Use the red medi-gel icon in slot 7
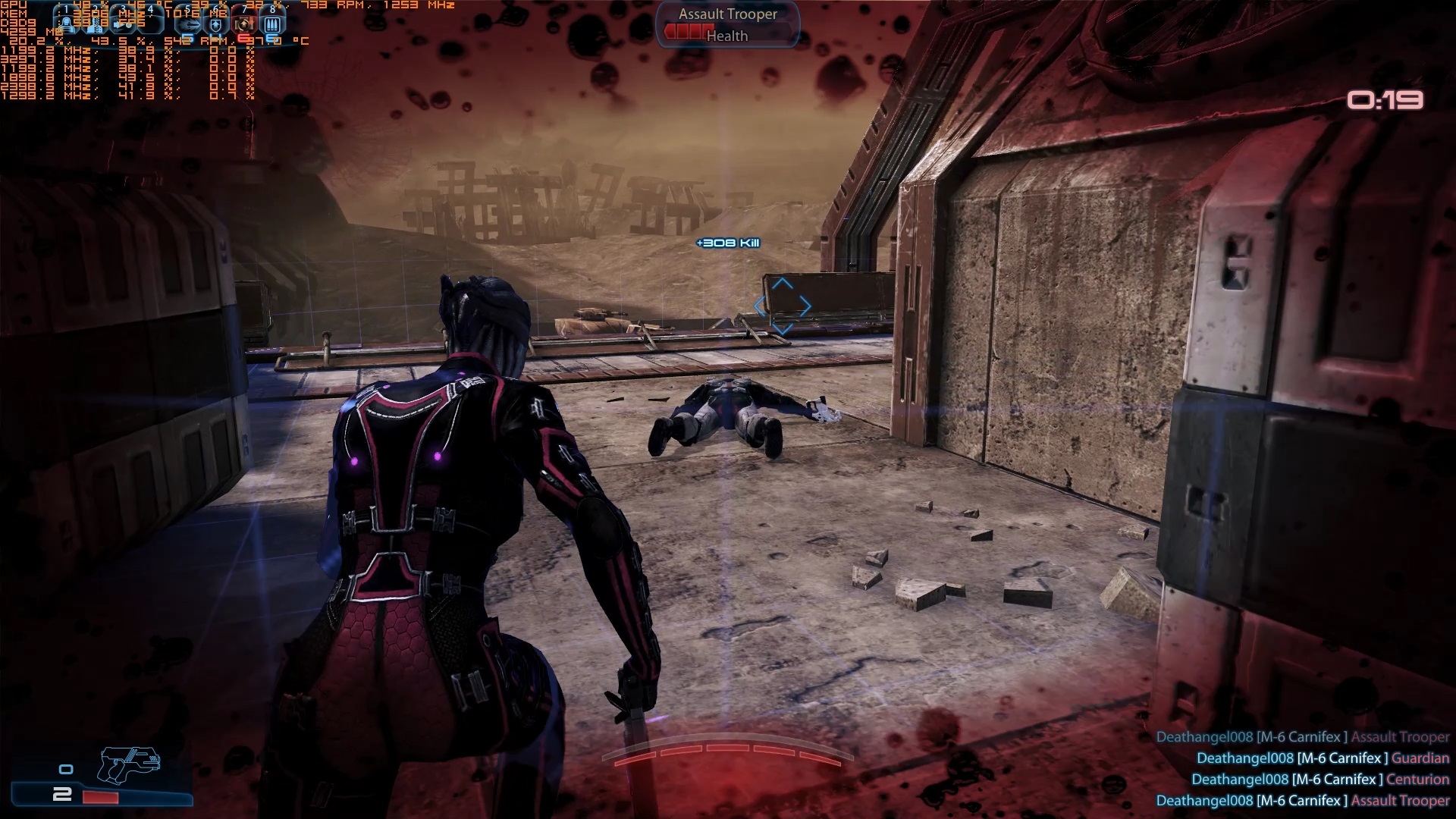1456x819 pixels. point(244,24)
